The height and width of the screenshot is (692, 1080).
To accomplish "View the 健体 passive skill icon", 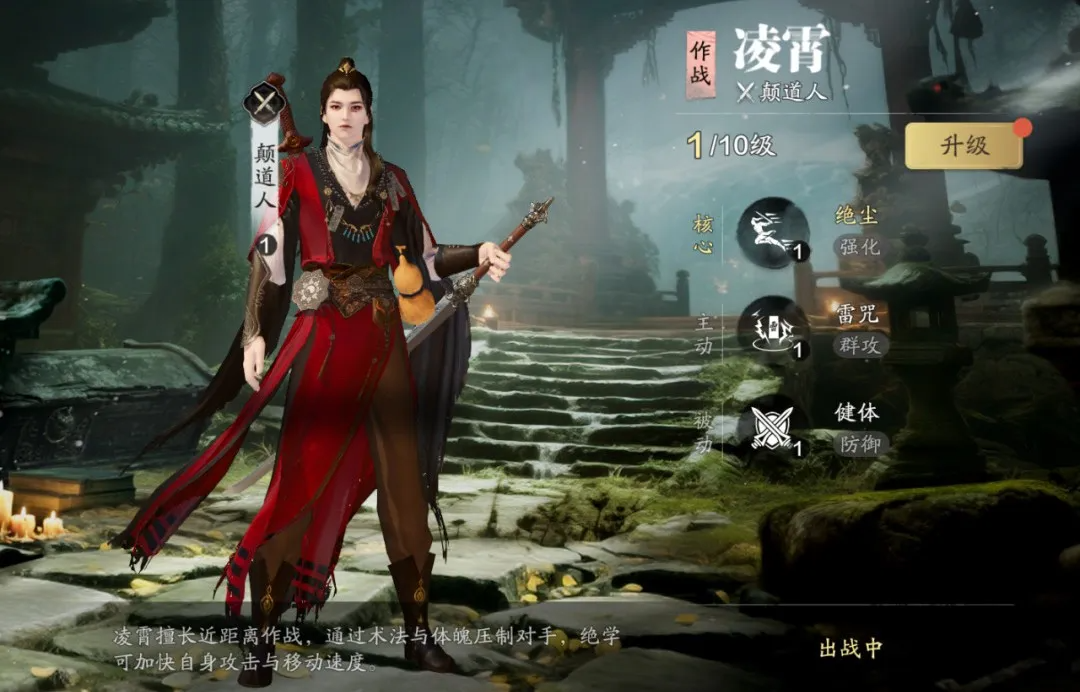I will coord(772,428).
